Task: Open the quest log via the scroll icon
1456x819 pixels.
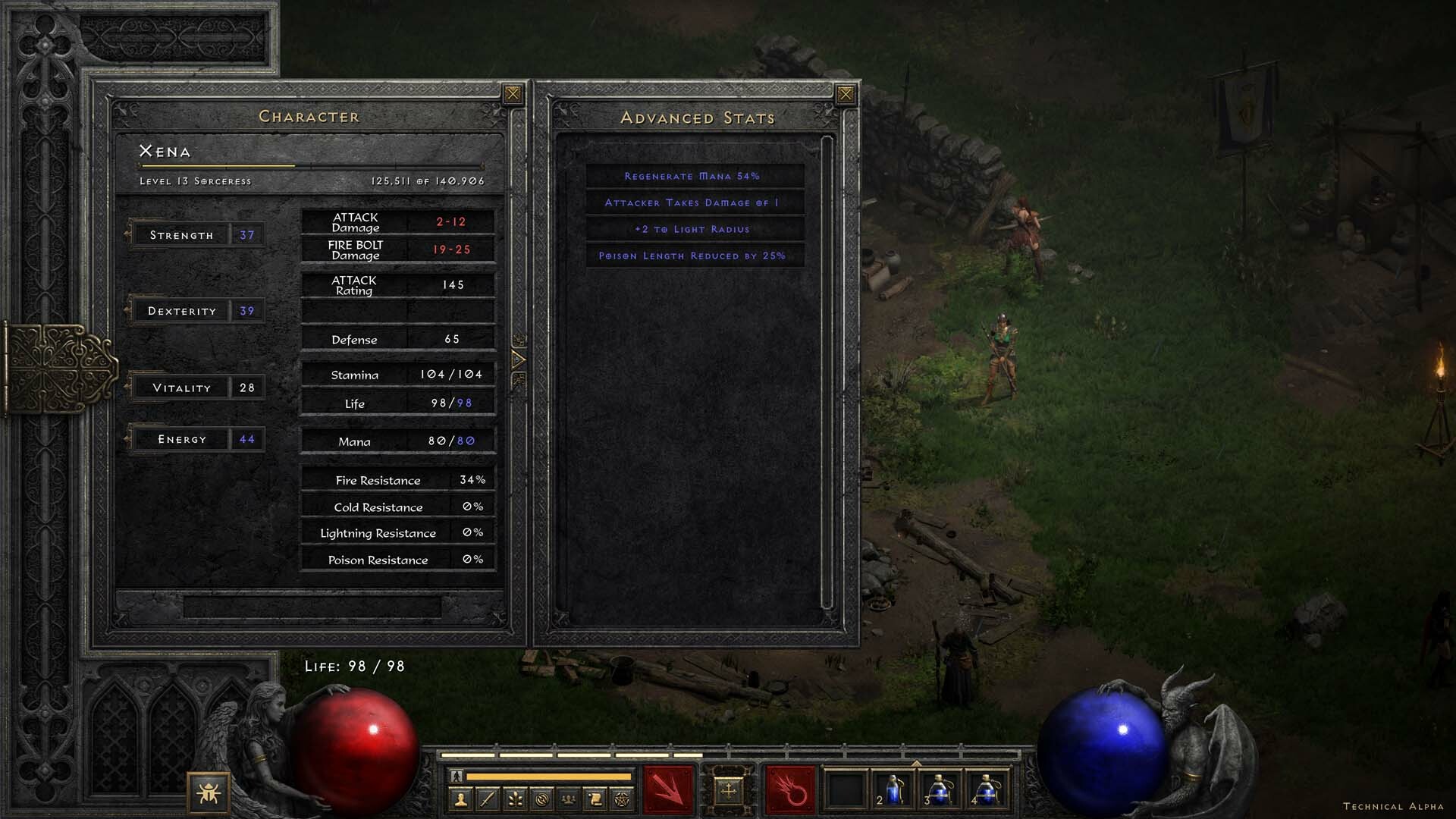Action: 595,800
